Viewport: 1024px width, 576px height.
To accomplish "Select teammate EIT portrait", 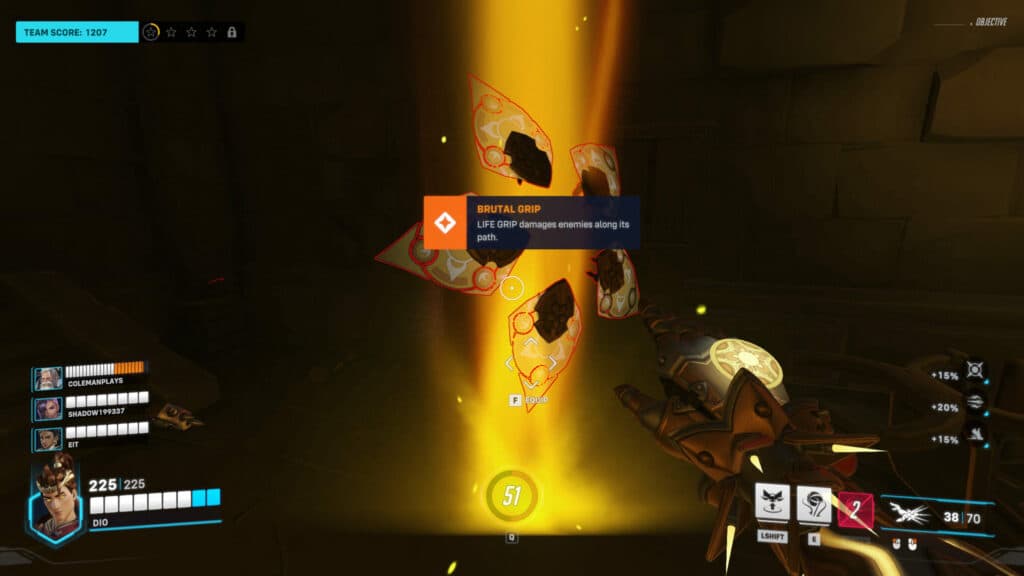I will (47, 438).
